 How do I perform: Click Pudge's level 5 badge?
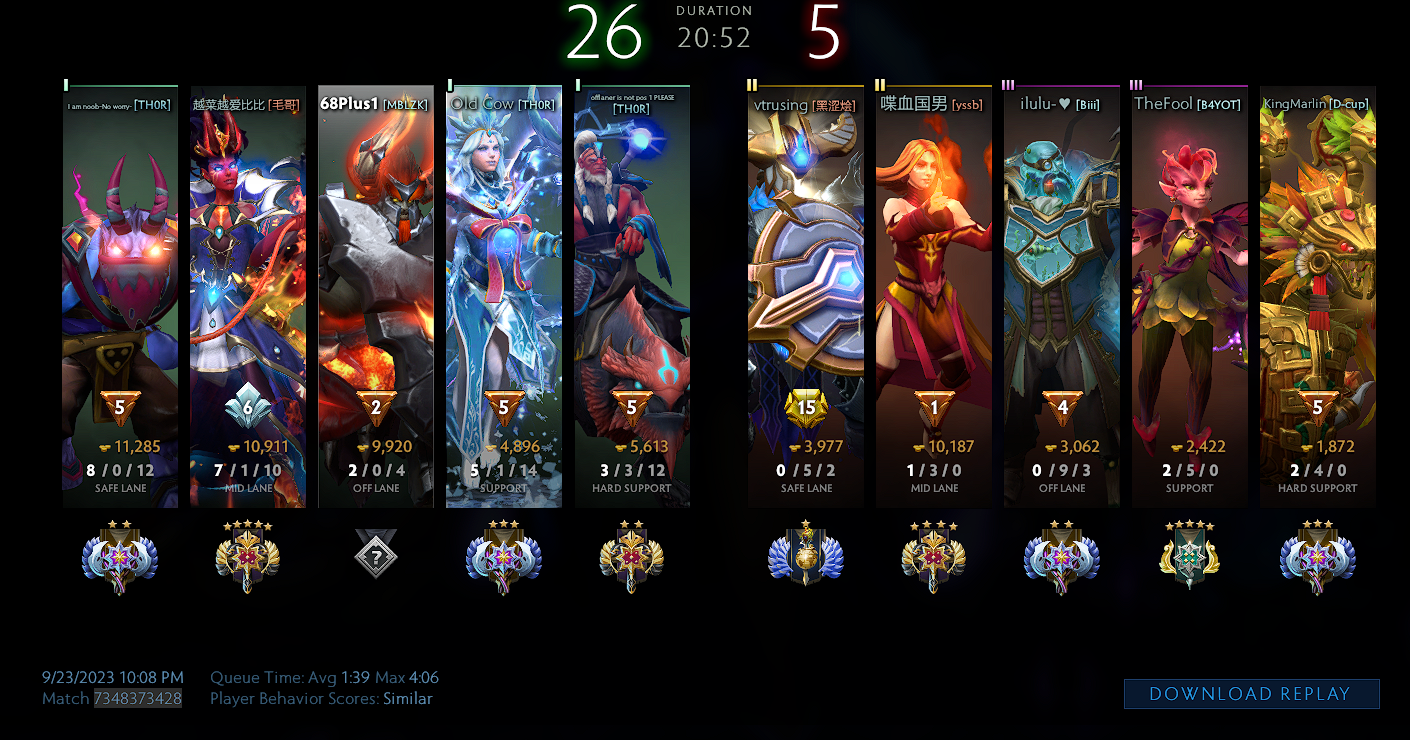click(x=120, y=408)
